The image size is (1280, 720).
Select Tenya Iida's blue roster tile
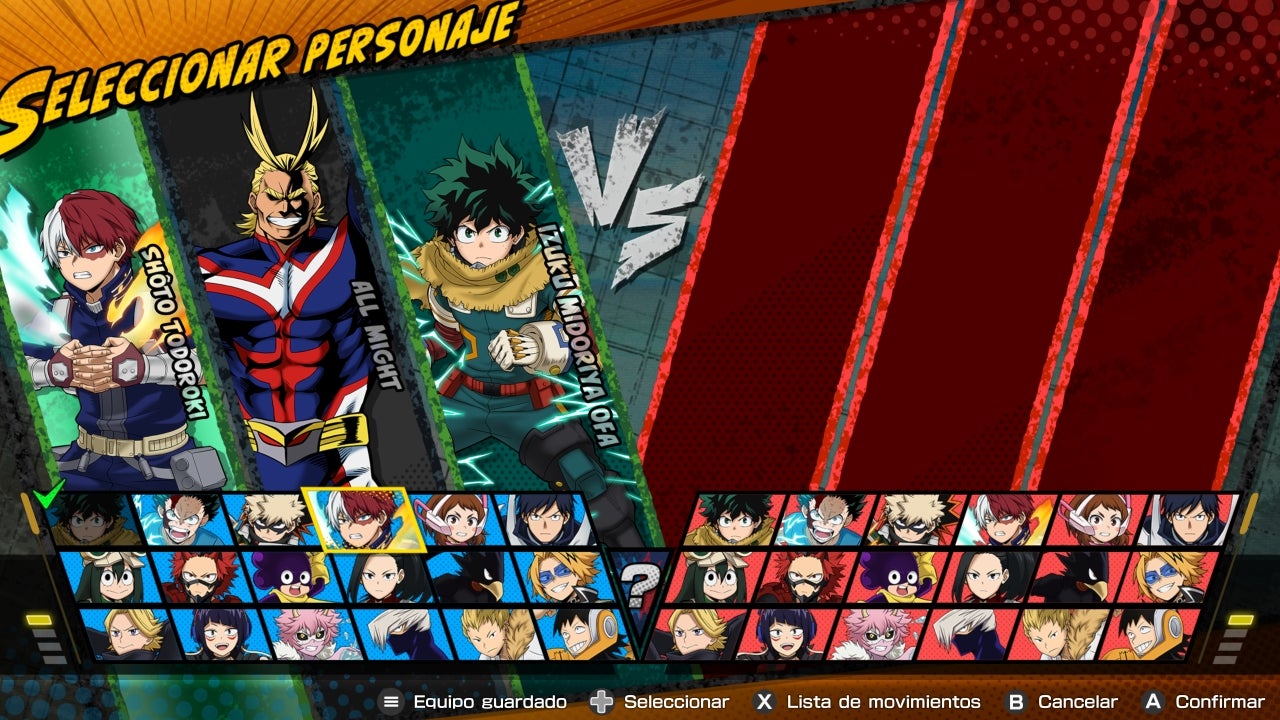point(545,519)
